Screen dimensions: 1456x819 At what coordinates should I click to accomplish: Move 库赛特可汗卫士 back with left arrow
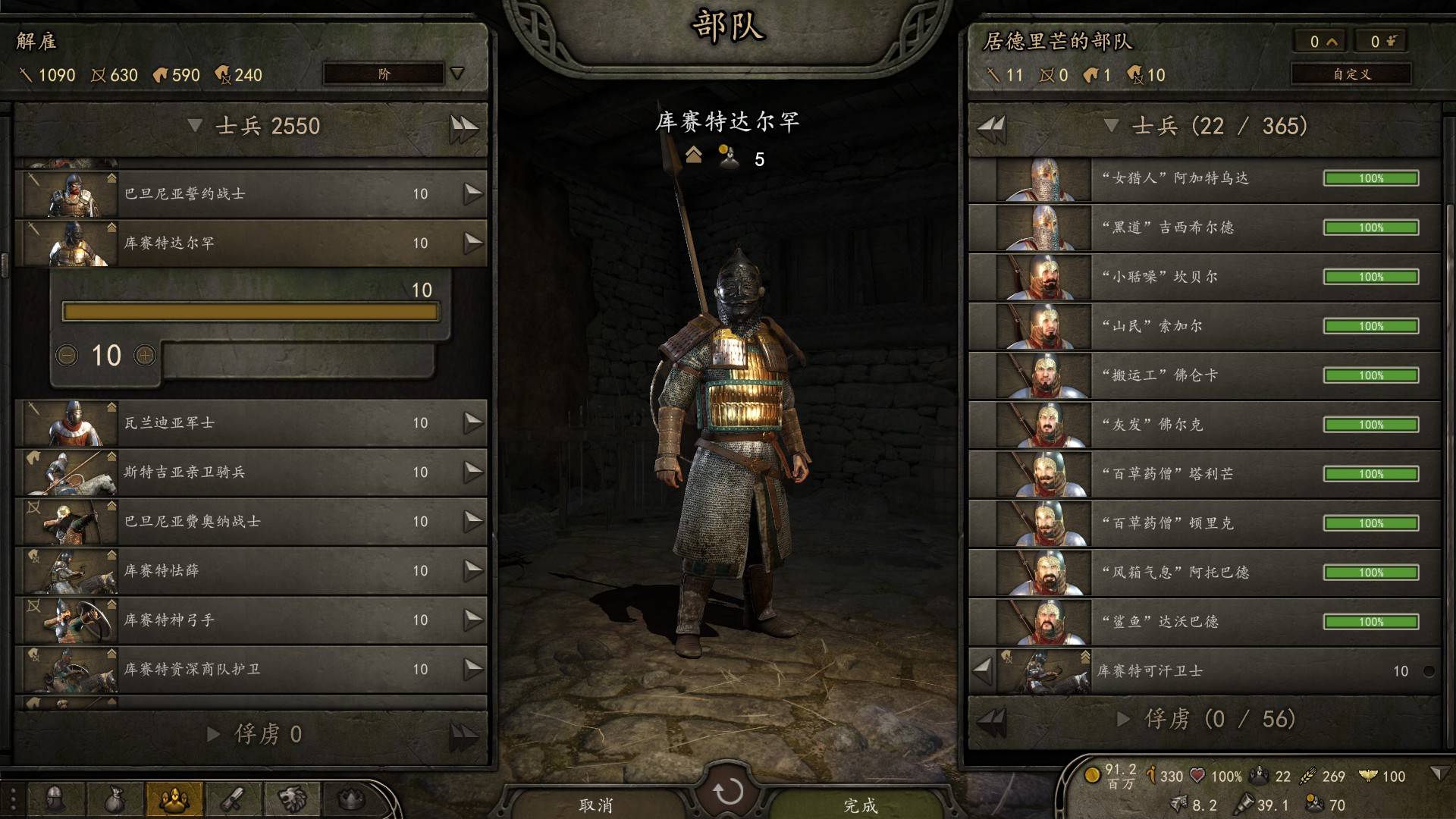[x=983, y=670]
